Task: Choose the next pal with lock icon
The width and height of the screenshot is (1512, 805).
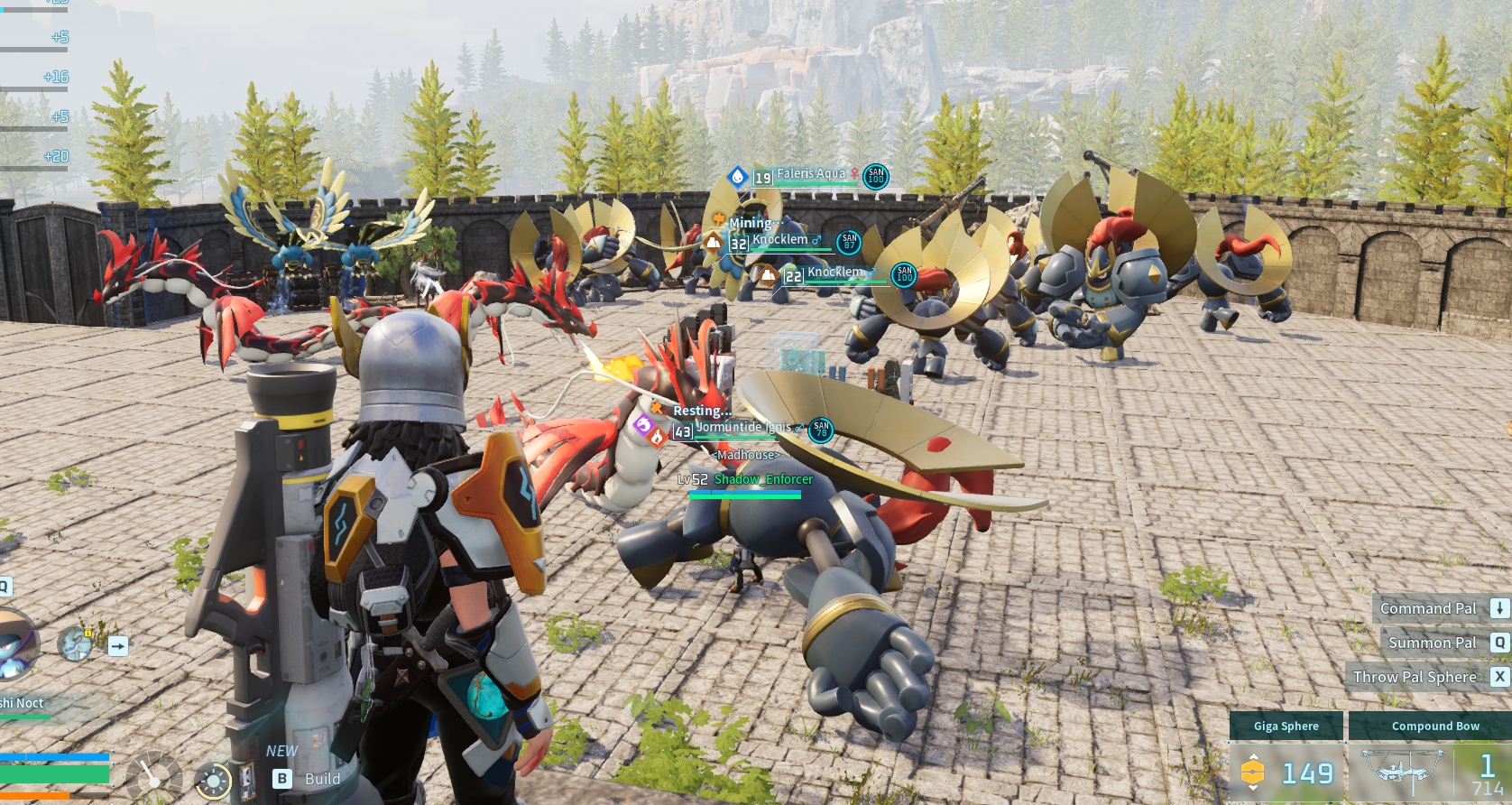Action: tap(76, 643)
